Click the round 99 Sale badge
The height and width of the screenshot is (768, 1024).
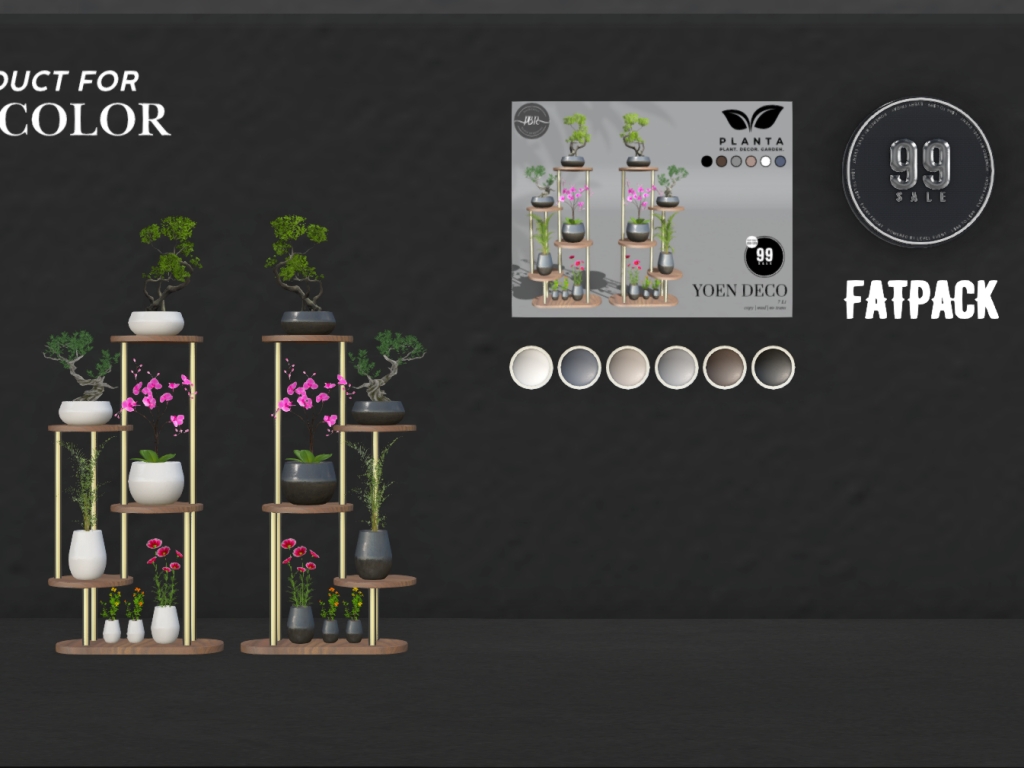coord(918,171)
